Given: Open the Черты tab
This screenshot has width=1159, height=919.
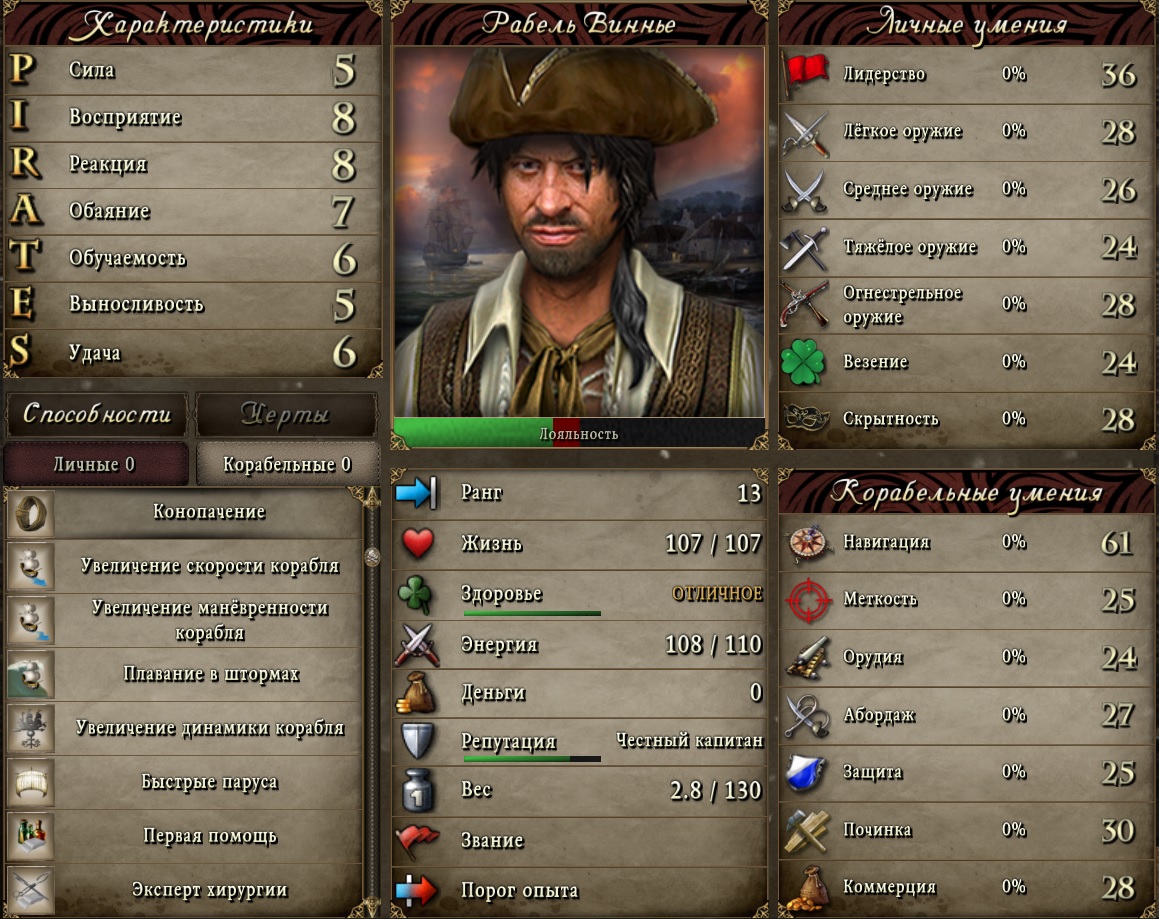Looking at the screenshot, I should pos(286,414).
